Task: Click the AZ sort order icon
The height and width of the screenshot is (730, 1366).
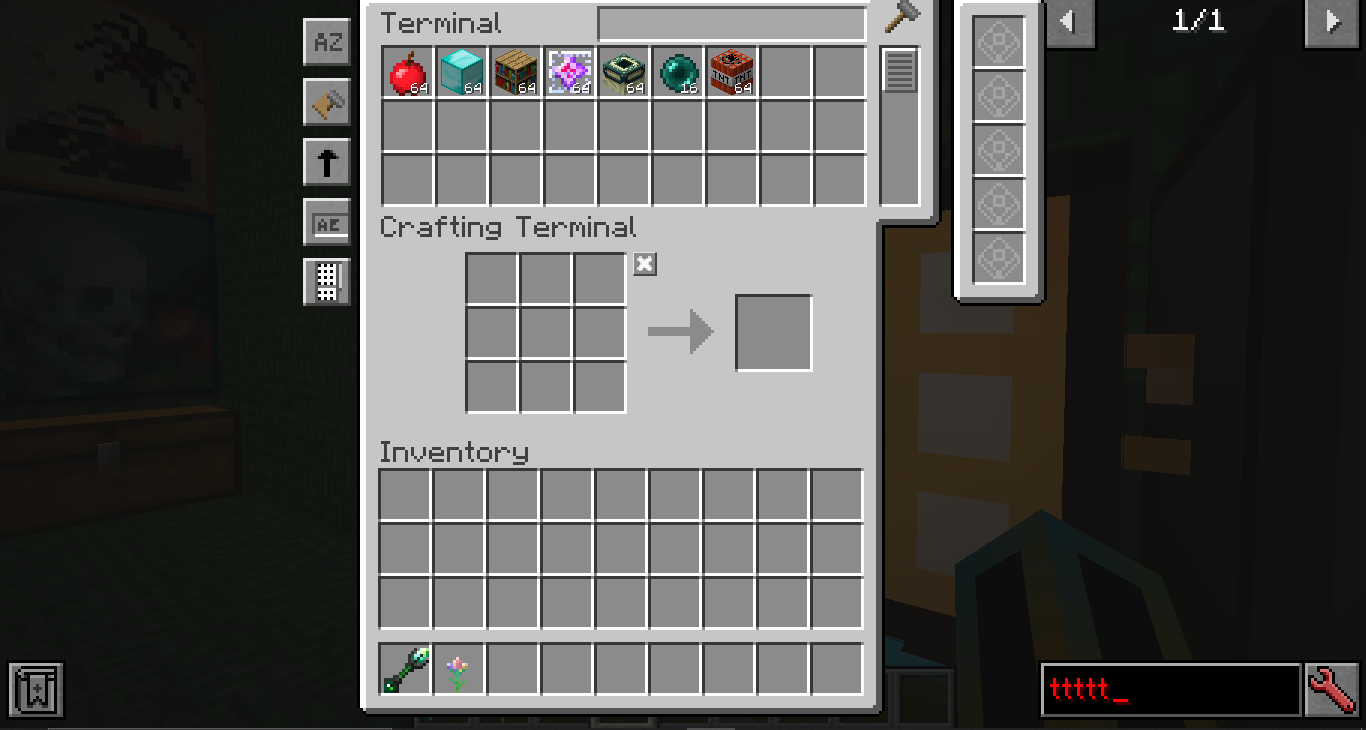Action: pyautogui.click(x=327, y=42)
